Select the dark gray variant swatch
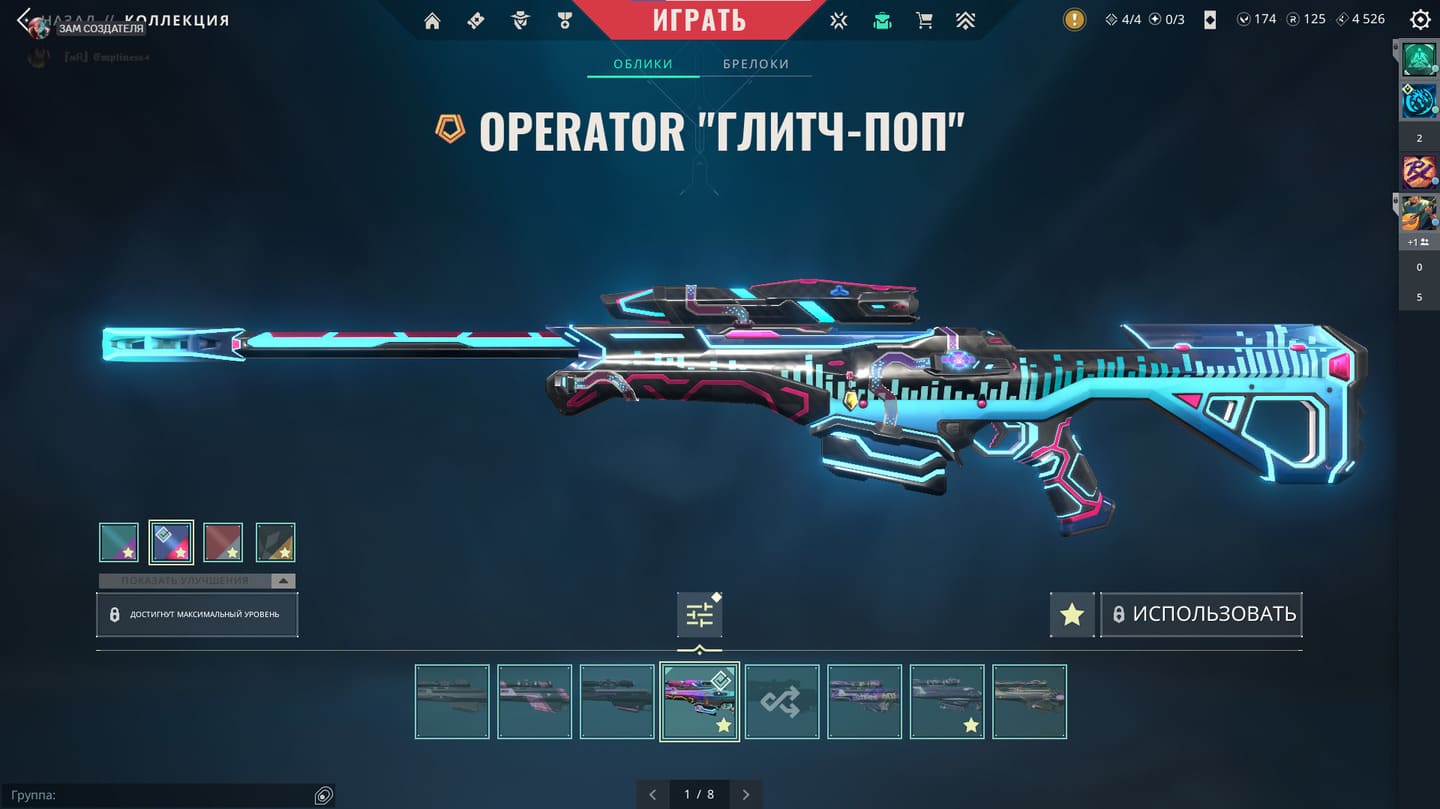The image size is (1440, 809). click(275, 542)
